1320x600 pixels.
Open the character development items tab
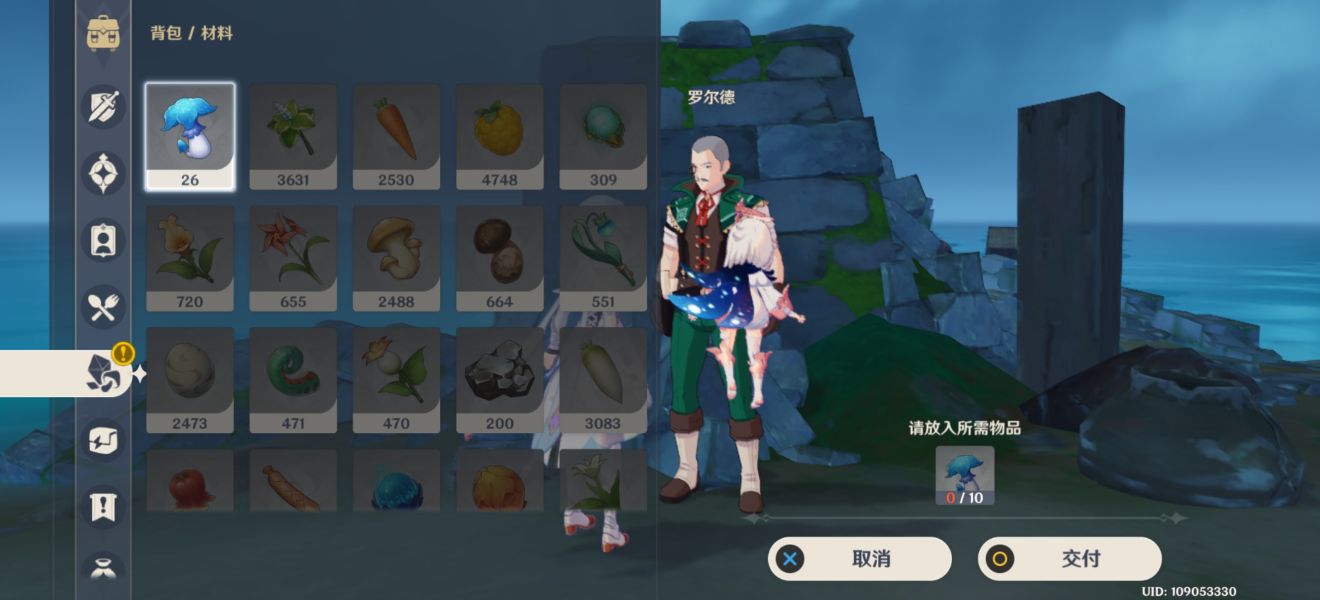[103, 241]
